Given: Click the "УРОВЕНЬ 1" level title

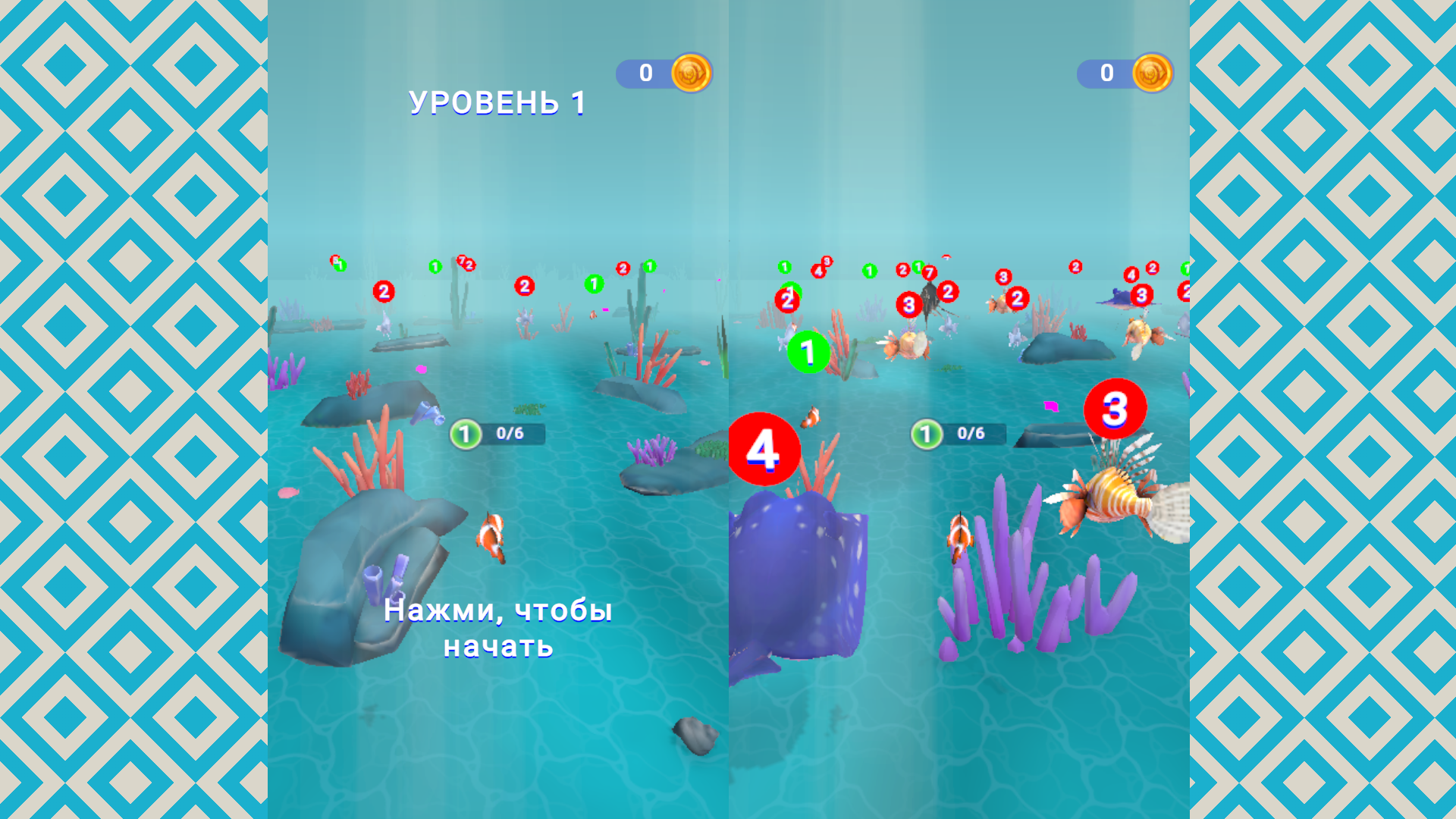Looking at the screenshot, I should 497,102.
